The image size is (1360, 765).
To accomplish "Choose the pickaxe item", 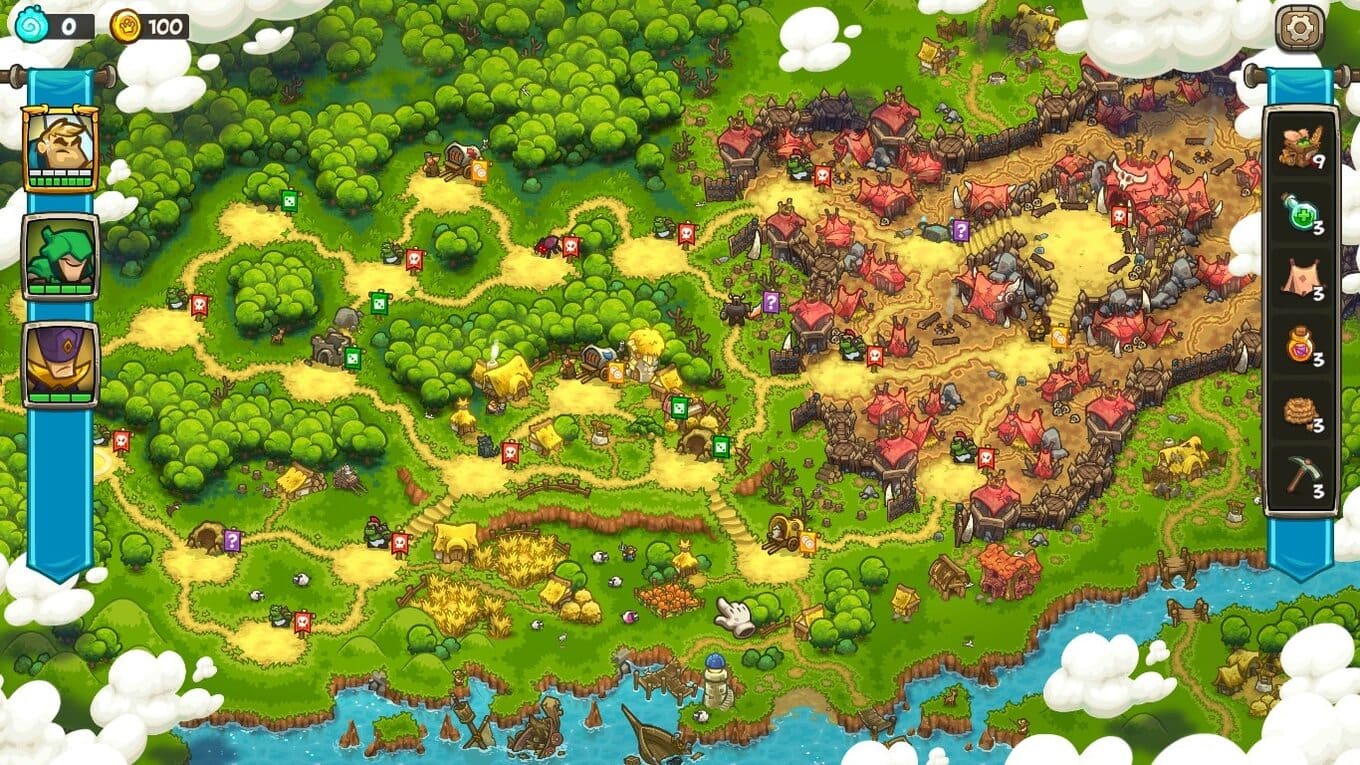I will tap(1300, 477).
